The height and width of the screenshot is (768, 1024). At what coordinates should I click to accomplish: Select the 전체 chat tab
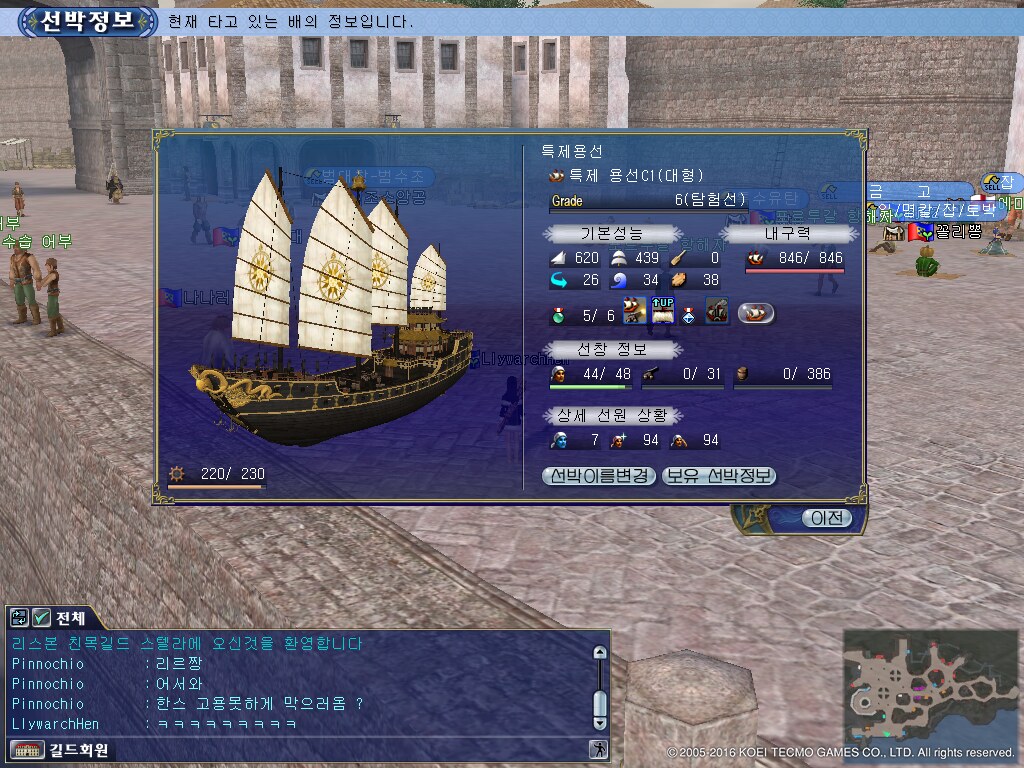tap(71, 617)
